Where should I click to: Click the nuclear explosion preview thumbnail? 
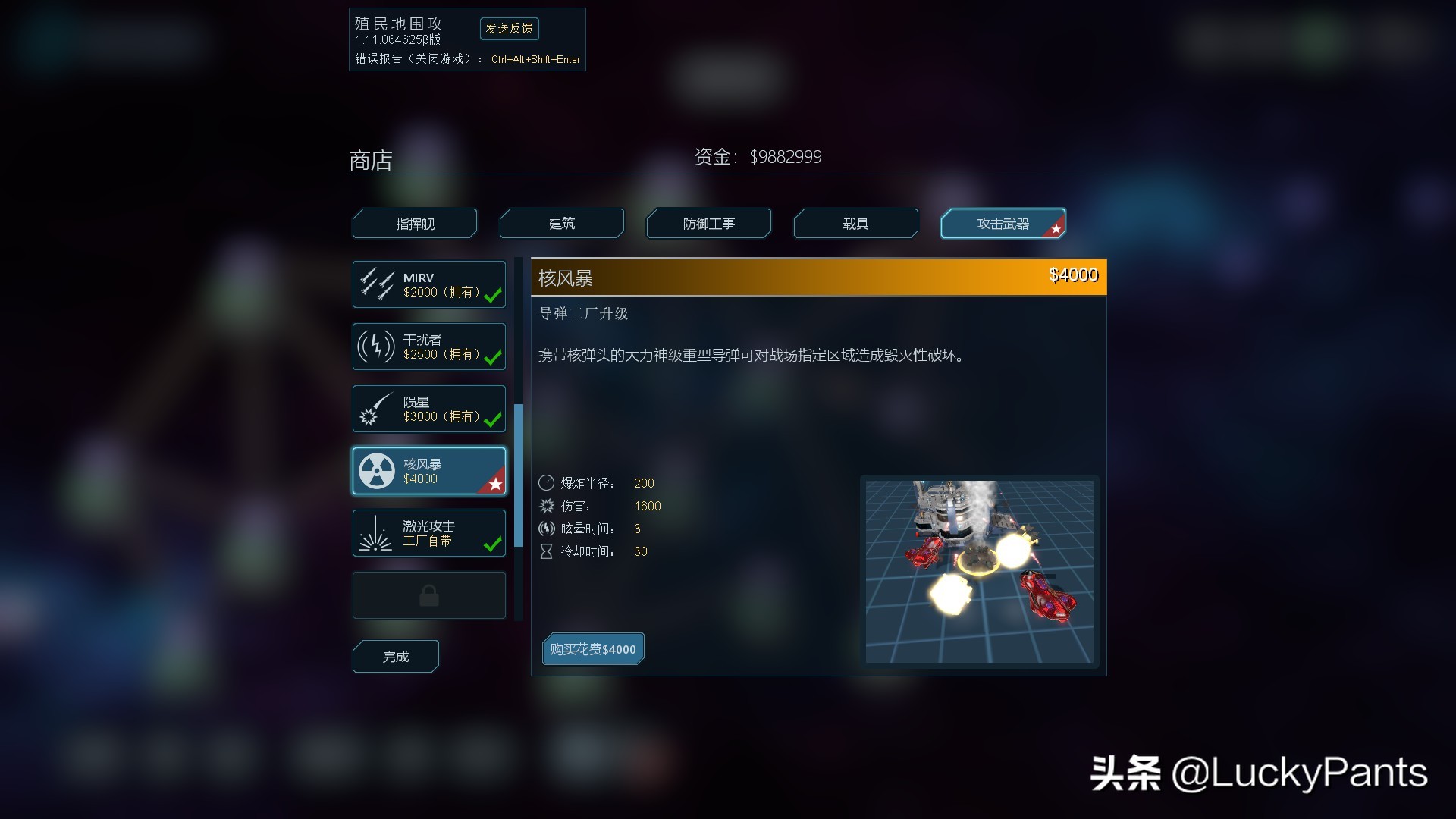[x=979, y=570]
